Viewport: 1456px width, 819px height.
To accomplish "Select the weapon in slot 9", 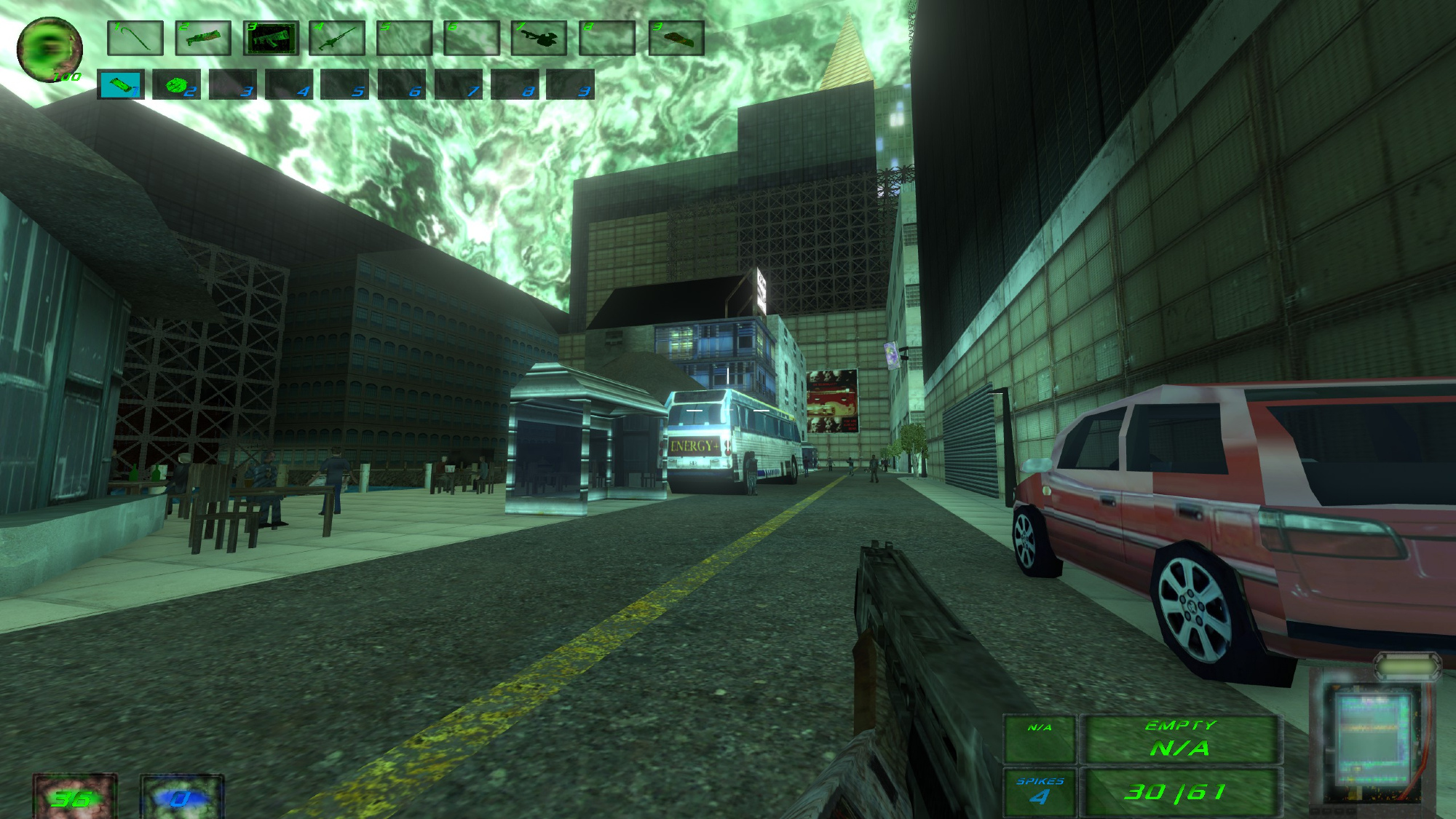I will [676, 38].
